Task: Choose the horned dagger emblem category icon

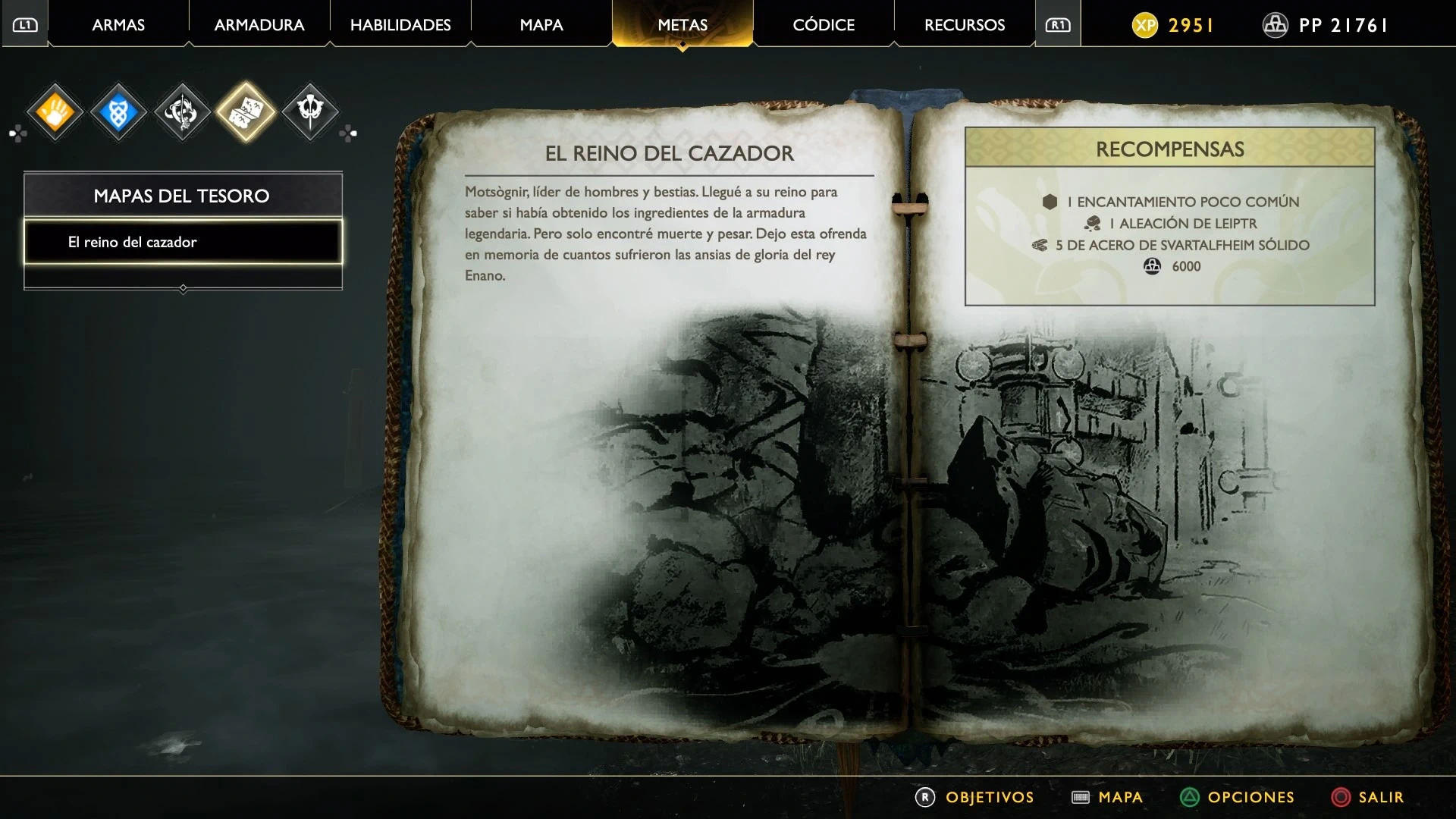Action: tap(309, 111)
